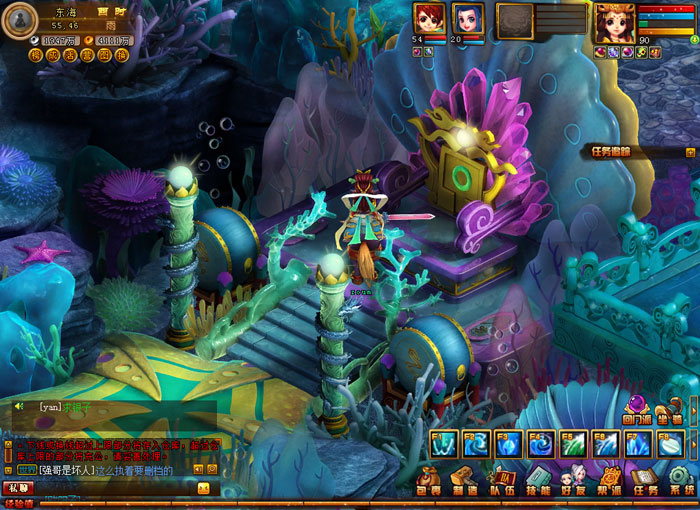
Task: Cast the F5 green slash skill
Action: pos(573,443)
